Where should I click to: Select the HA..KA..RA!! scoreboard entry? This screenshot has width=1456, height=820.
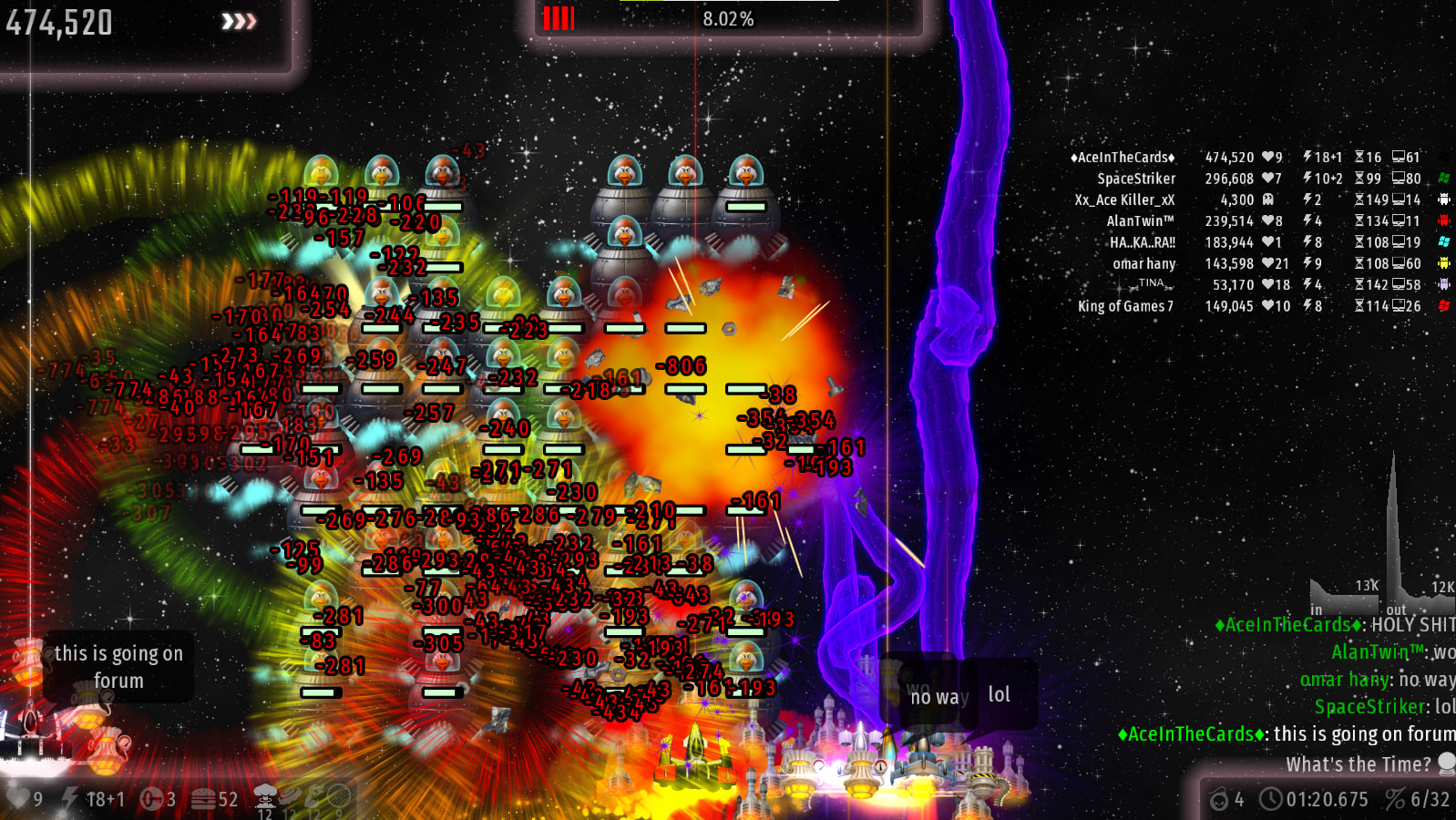point(1142,242)
